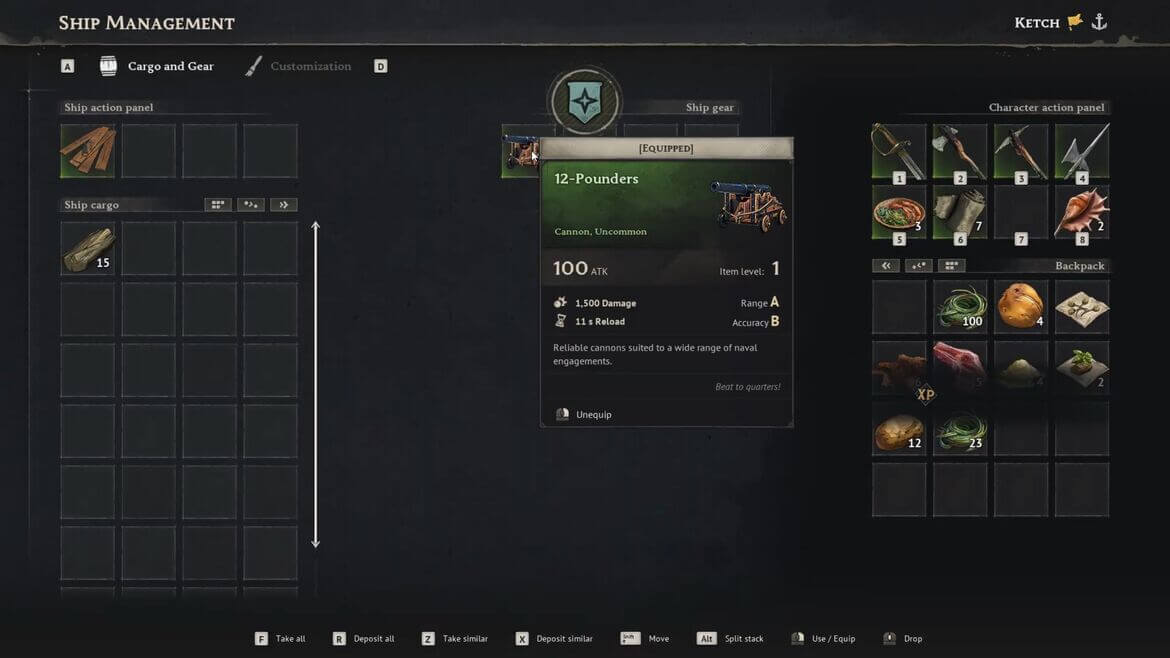Screen dimensions: 1170x658
Task: Select the conch shell in slot 8
Action: [x=1081, y=212]
